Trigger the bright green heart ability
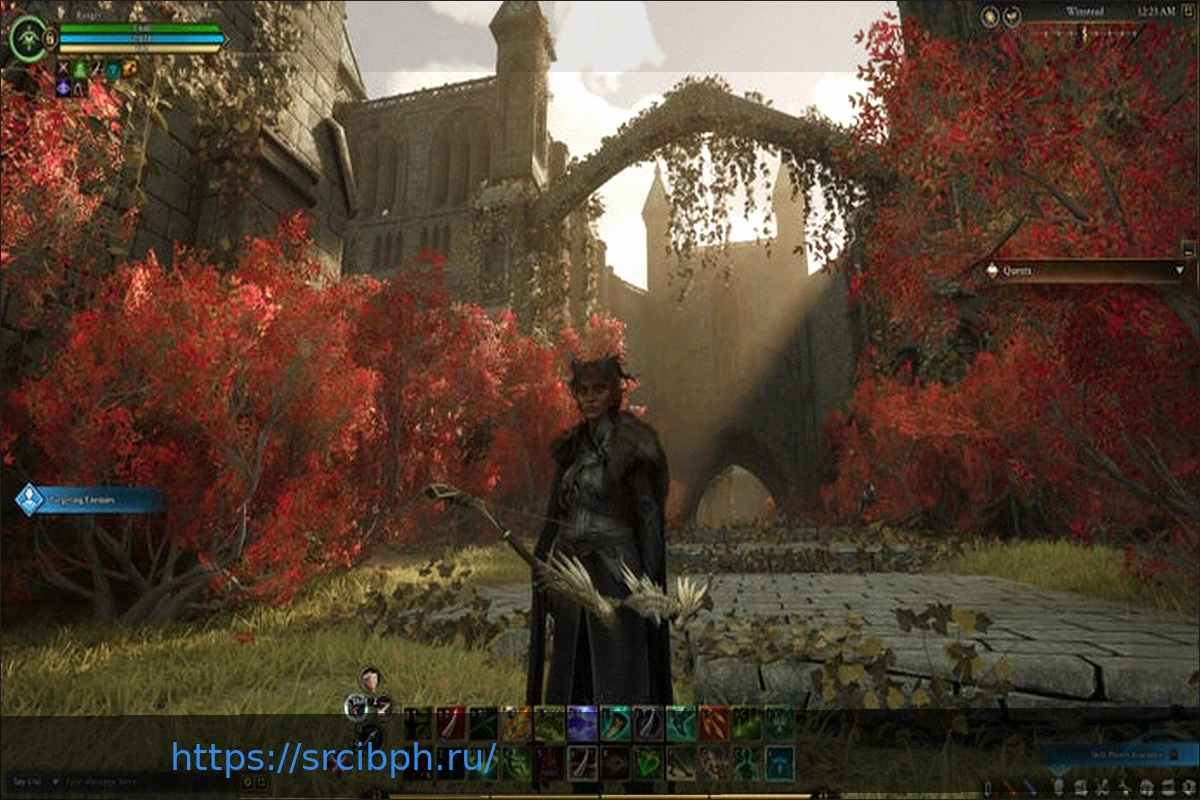 (x=648, y=763)
